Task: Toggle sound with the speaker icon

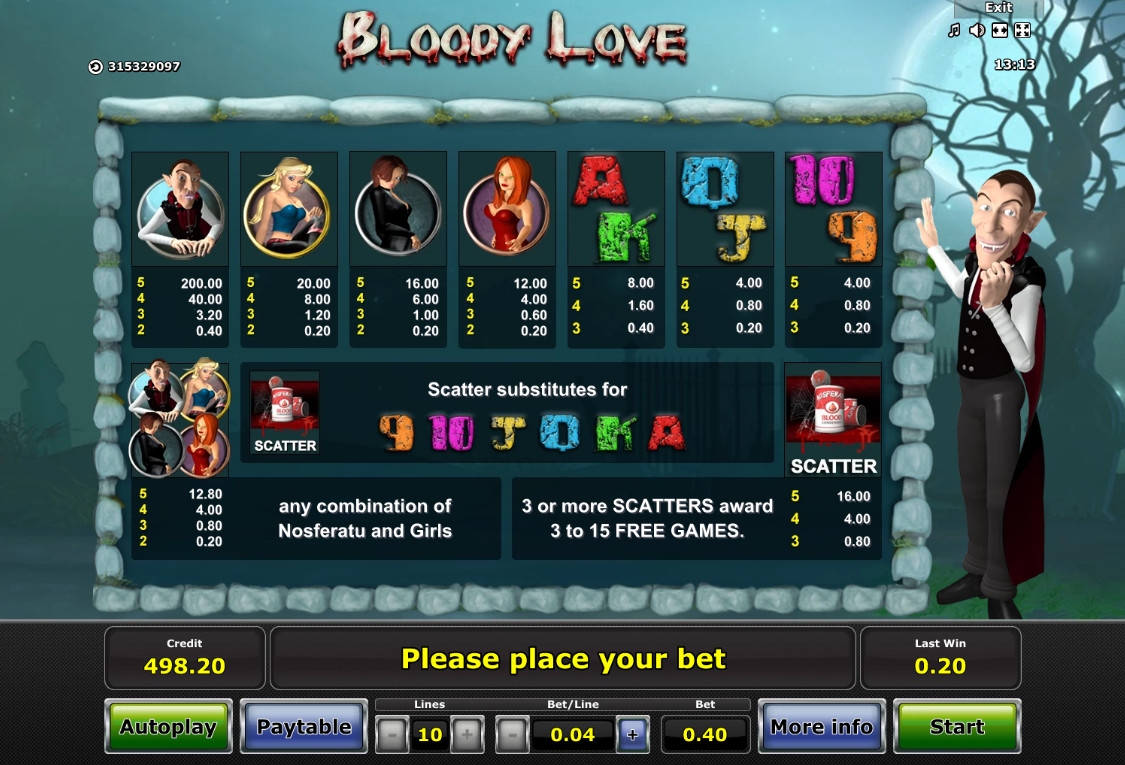Action: (977, 31)
